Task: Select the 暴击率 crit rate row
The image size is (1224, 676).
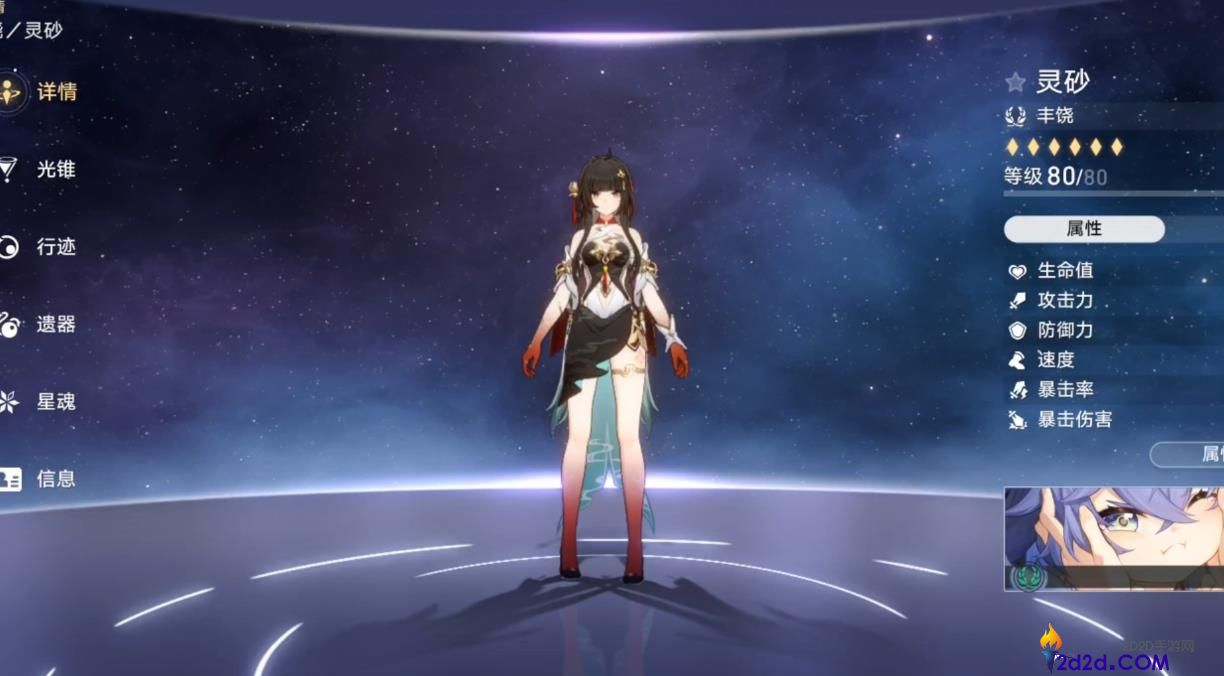Action: tap(1065, 390)
